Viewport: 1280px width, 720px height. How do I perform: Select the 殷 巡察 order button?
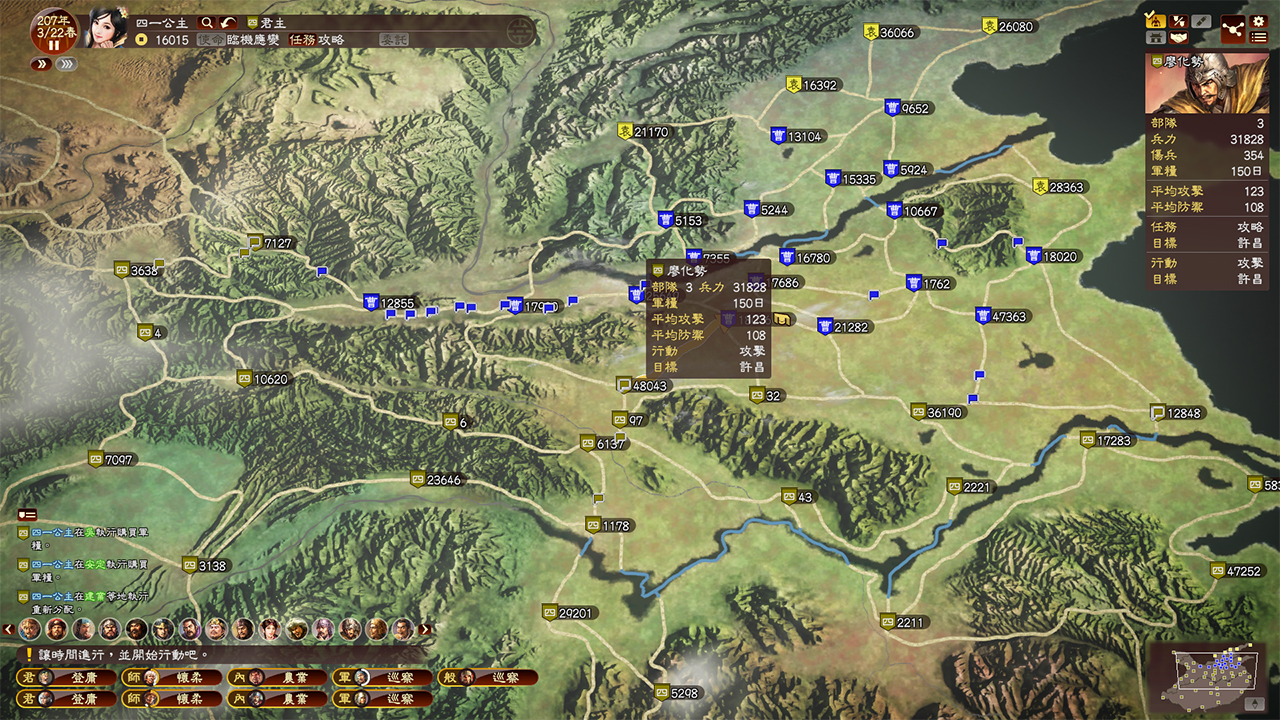tap(488, 677)
